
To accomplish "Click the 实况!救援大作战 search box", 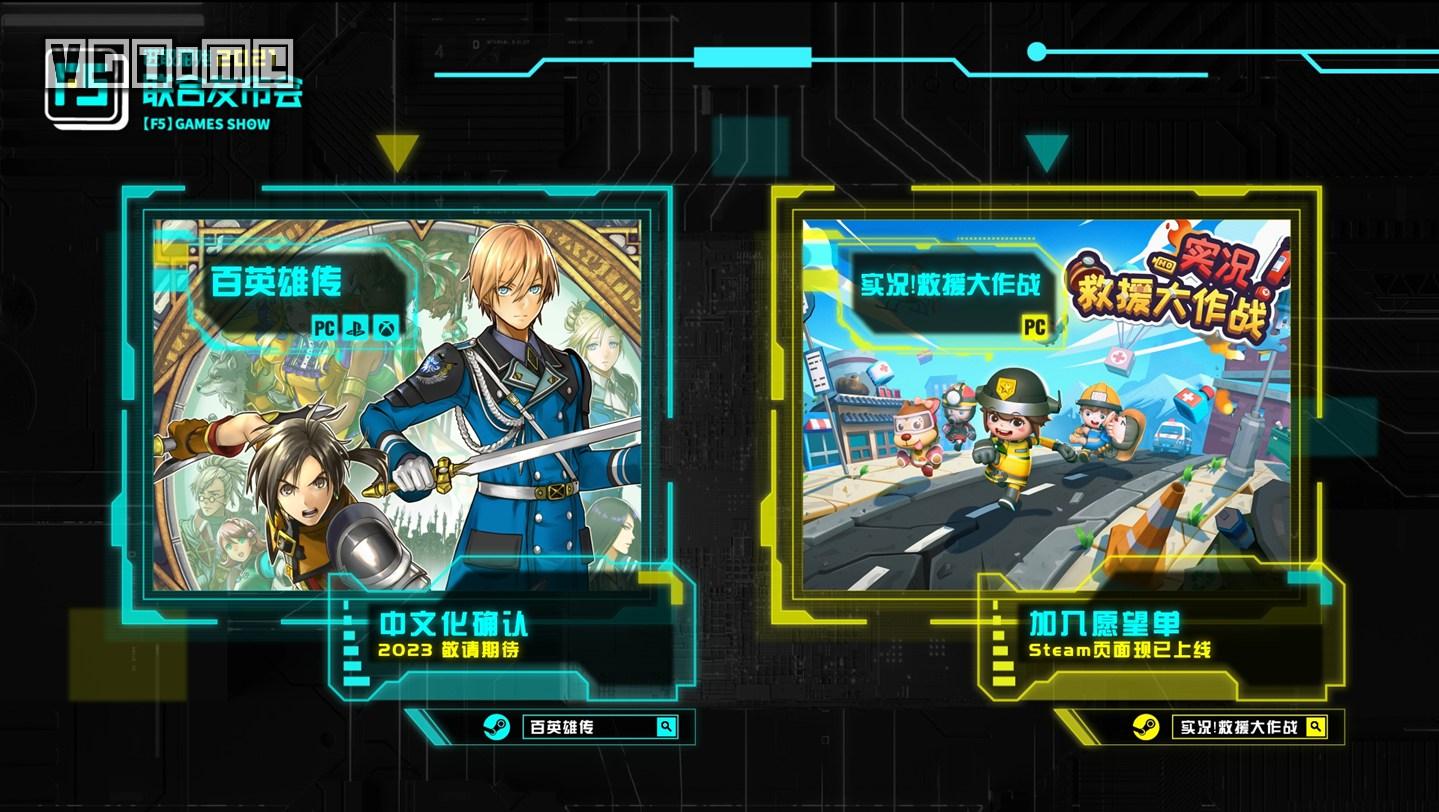I will 1238,727.
